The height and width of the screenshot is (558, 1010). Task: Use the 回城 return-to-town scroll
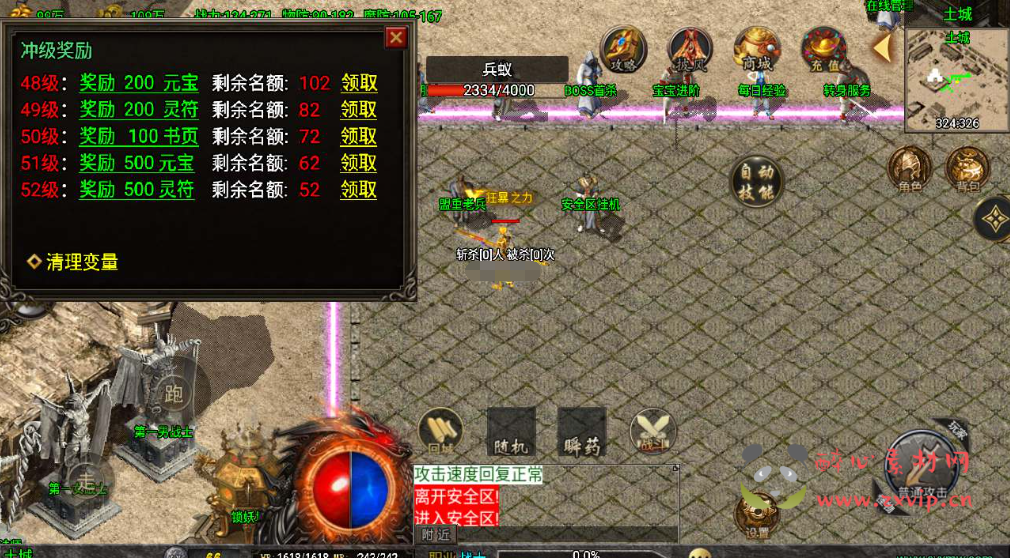440,430
